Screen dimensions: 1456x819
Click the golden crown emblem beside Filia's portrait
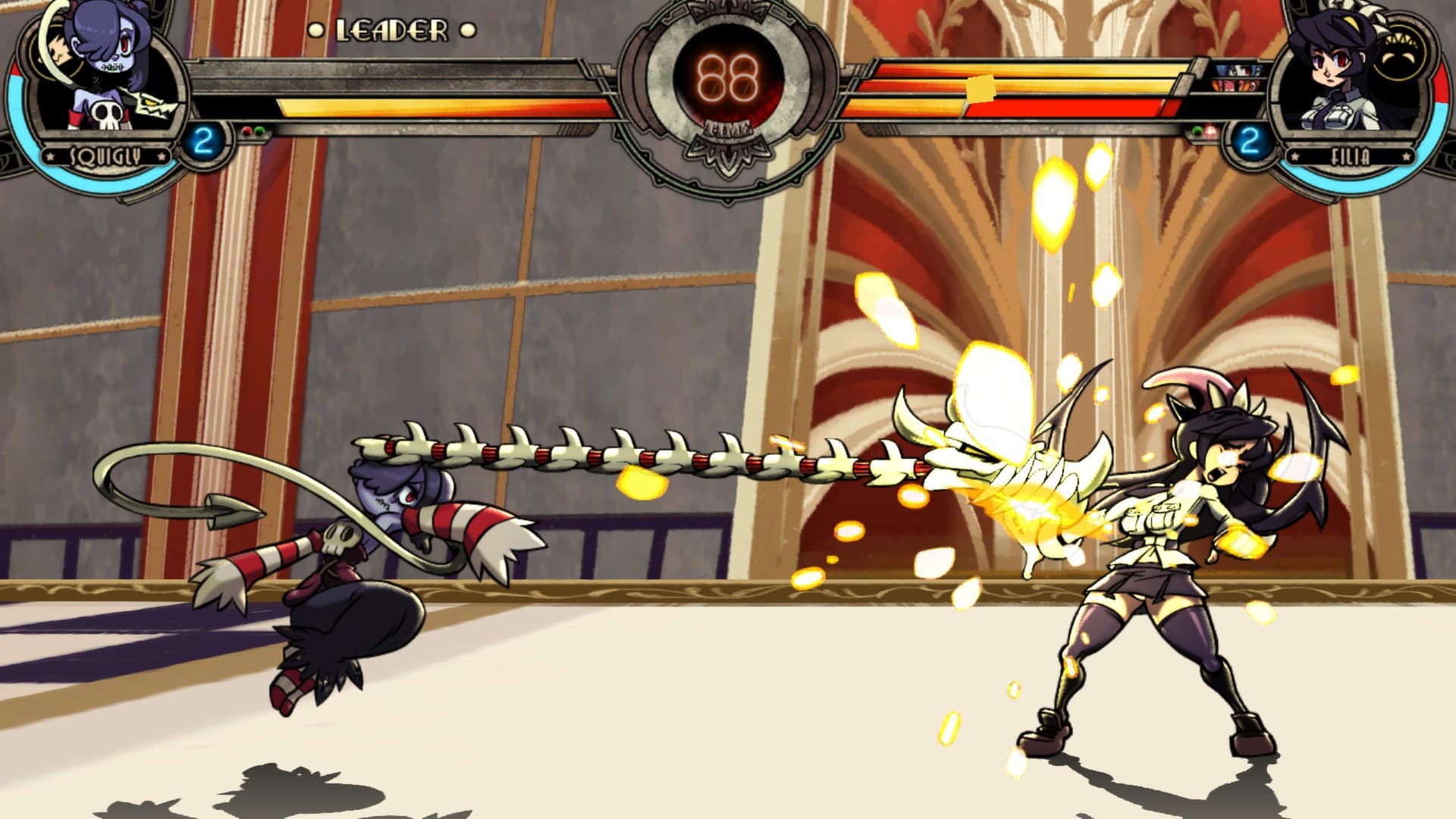1400,49
